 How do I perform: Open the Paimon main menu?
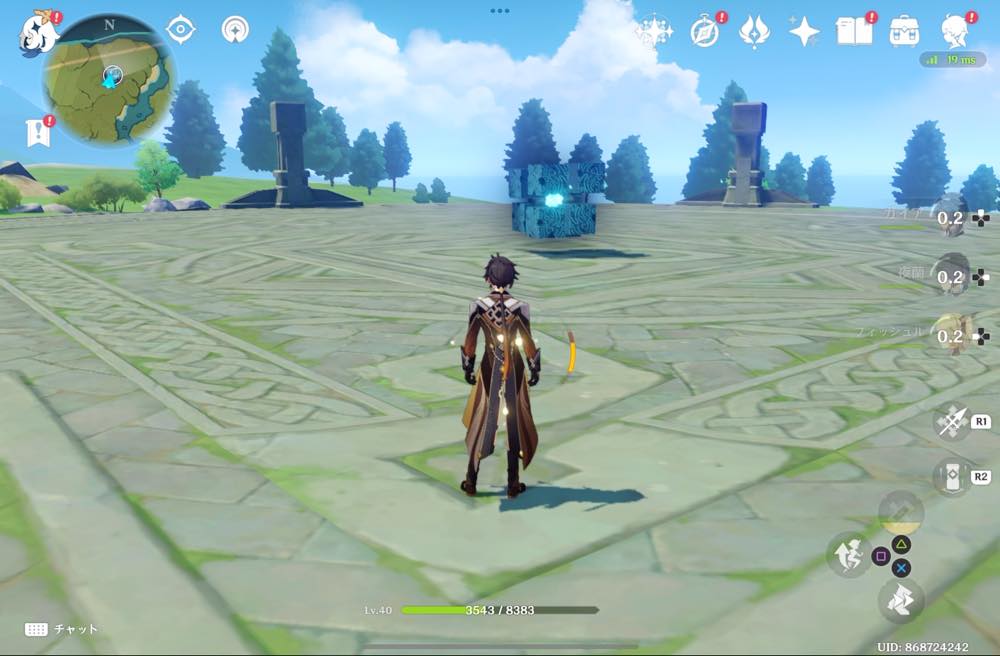[x=36, y=32]
